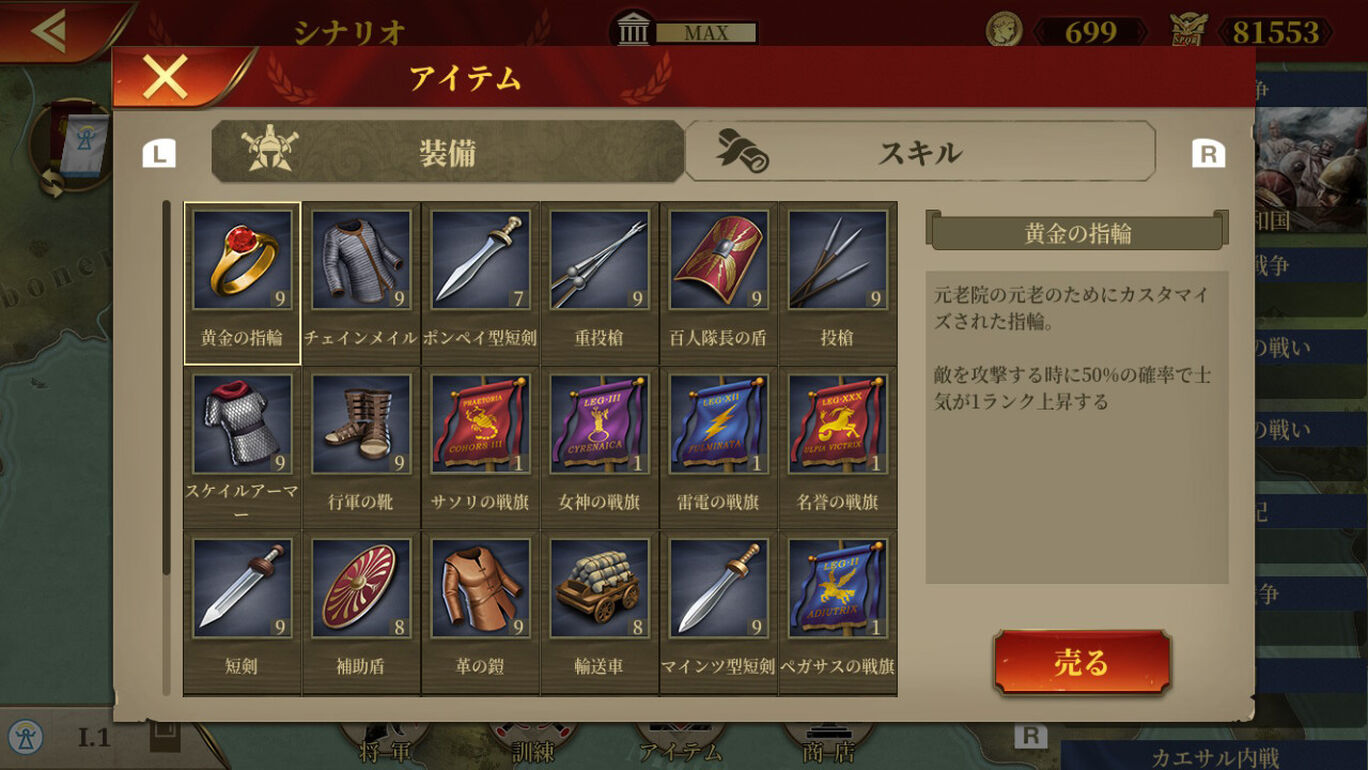Viewport: 1368px width, 770px height.
Task: Close the アイテム item window
Action: pos(165,77)
